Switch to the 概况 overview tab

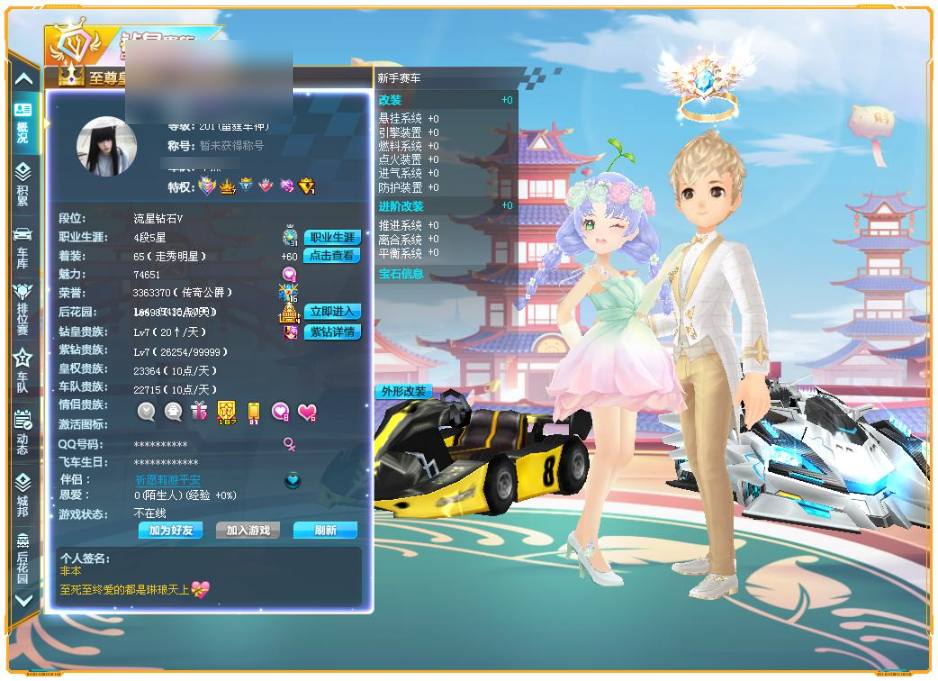pos(23,122)
